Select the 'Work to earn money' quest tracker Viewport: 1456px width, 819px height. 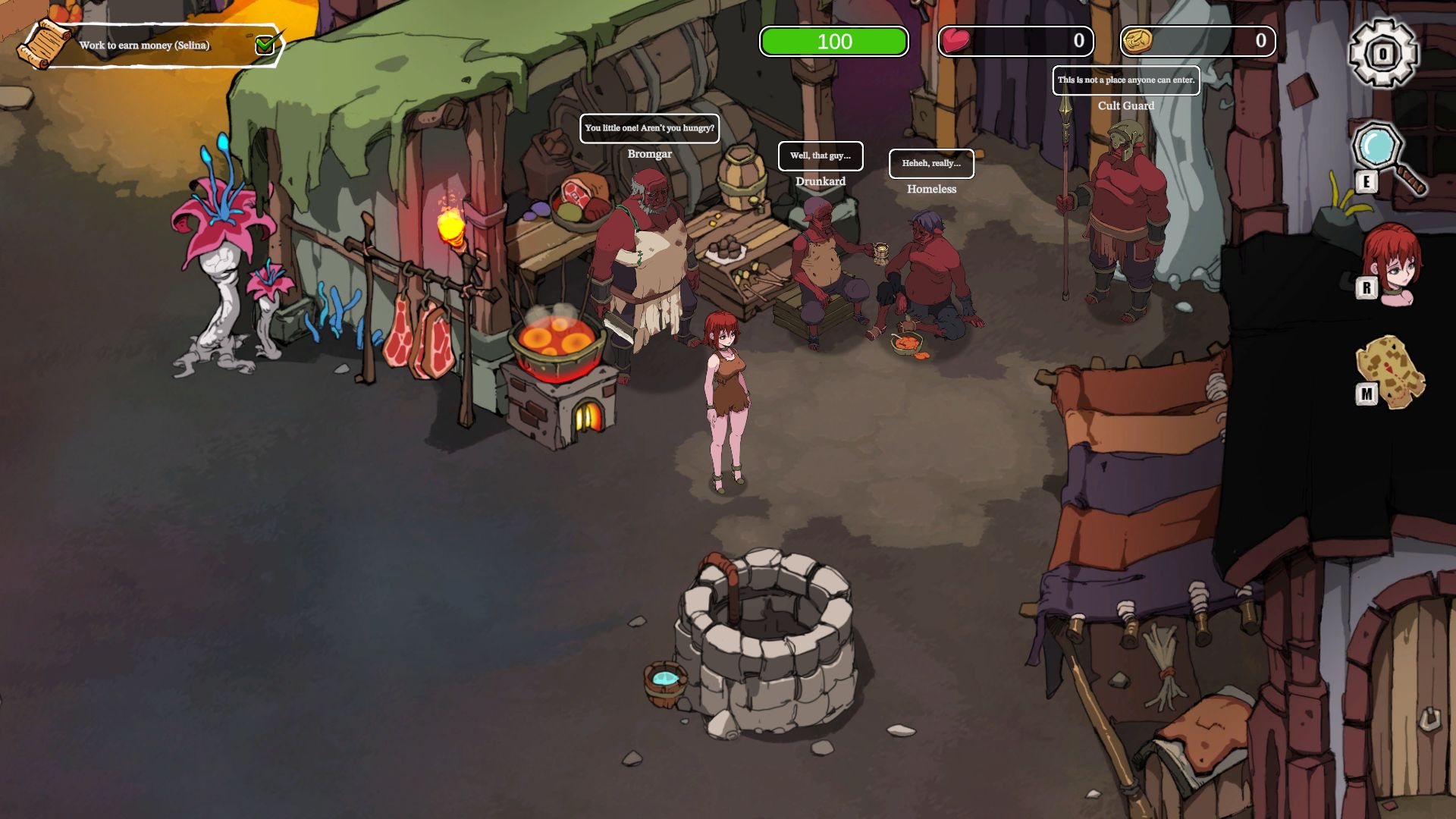[x=144, y=45]
